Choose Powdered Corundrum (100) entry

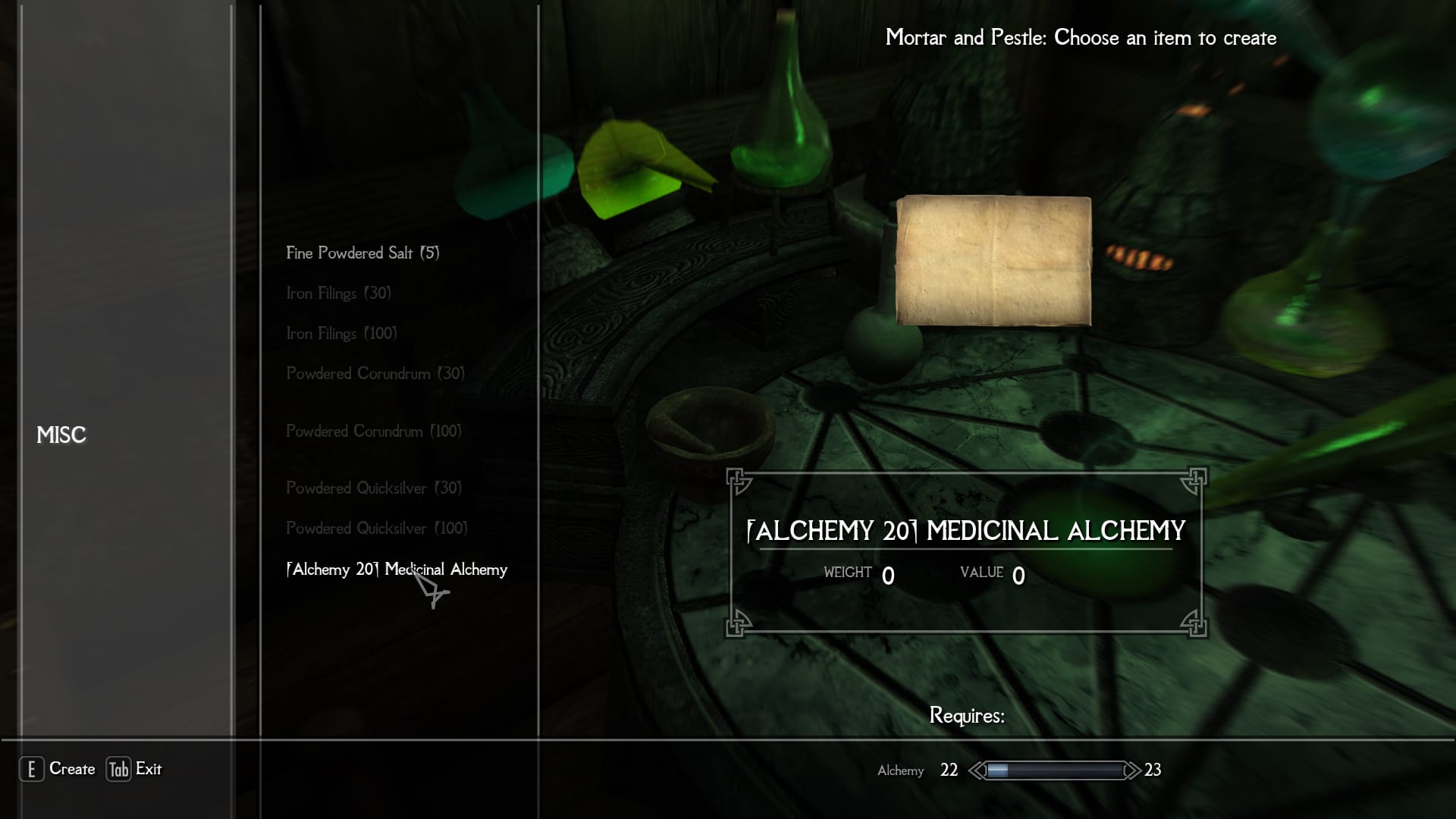(373, 431)
